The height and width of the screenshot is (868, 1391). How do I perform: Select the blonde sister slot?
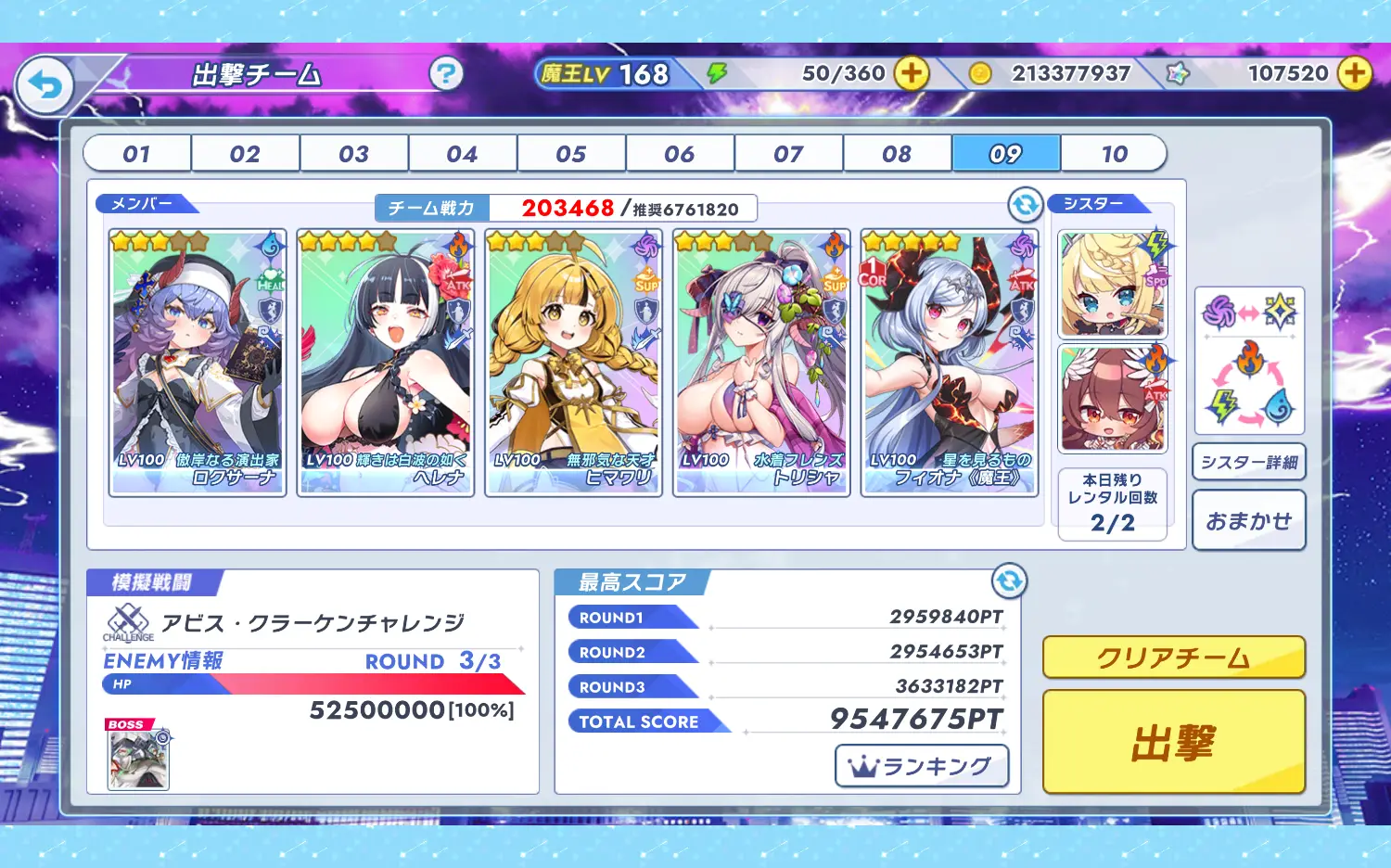pos(1113,285)
